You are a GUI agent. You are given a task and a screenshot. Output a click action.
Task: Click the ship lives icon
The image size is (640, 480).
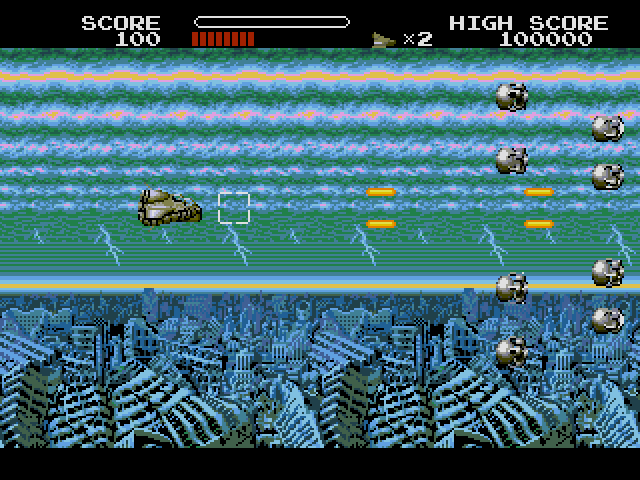[x=384, y=40]
